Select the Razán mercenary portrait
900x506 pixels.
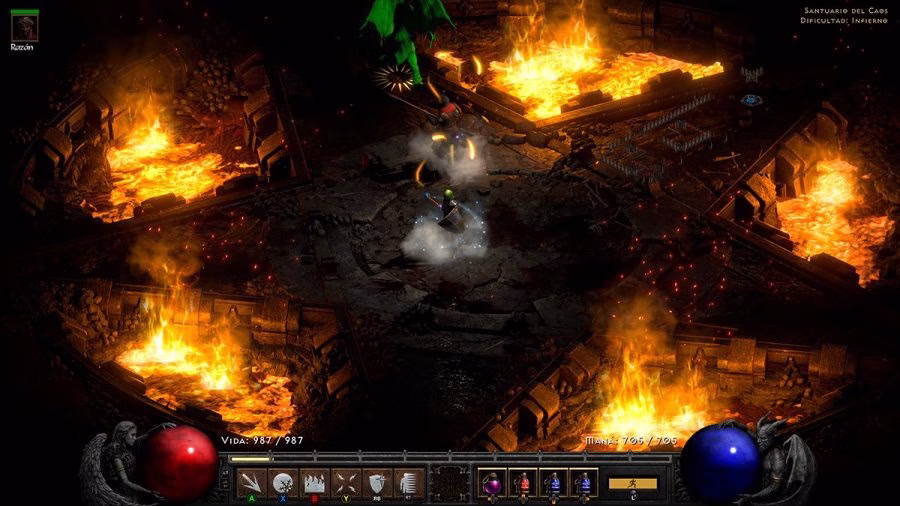click(25, 26)
